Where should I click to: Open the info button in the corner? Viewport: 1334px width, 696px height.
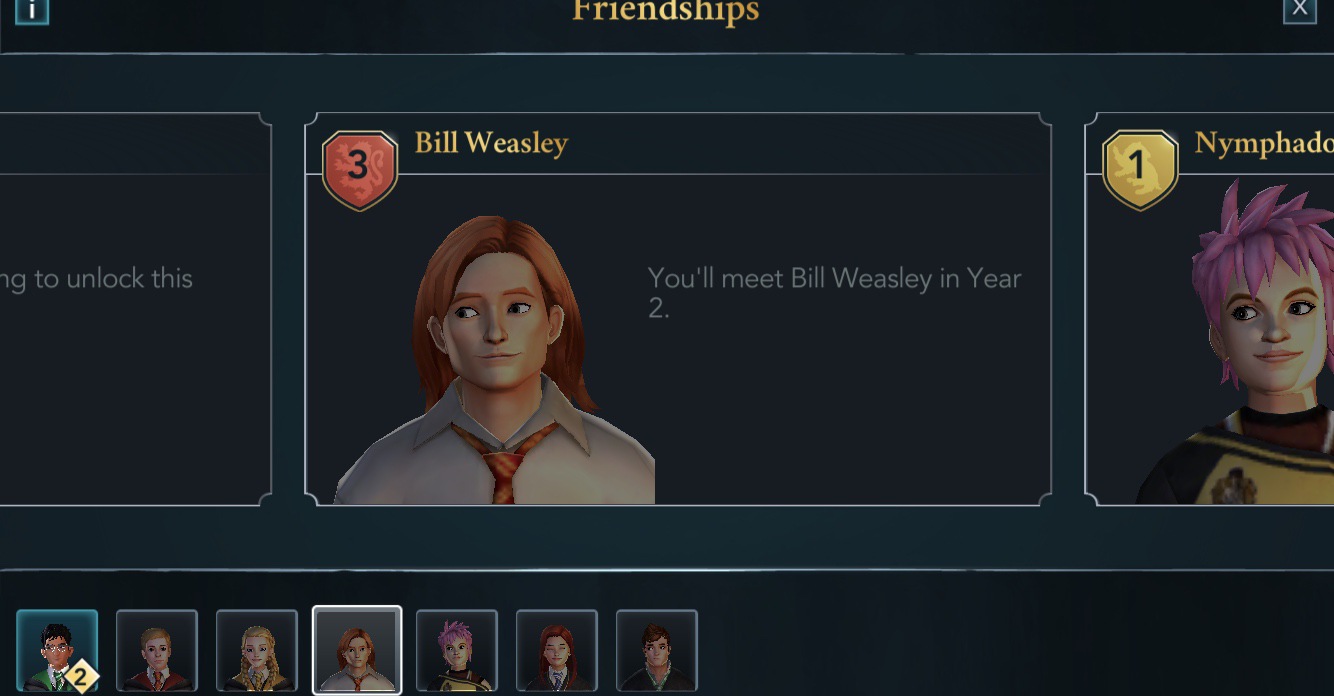click(32, 10)
